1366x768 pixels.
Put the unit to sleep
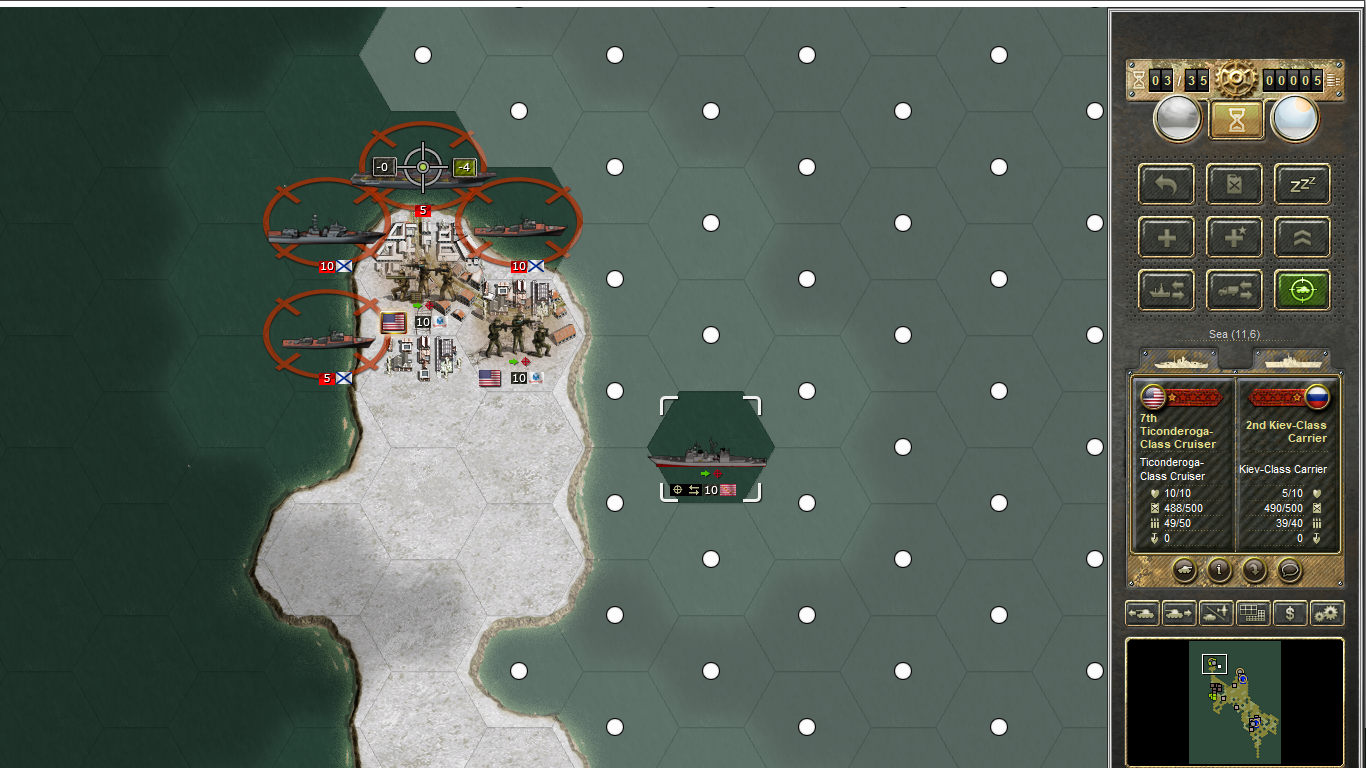pyautogui.click(x=1302, y=185)
